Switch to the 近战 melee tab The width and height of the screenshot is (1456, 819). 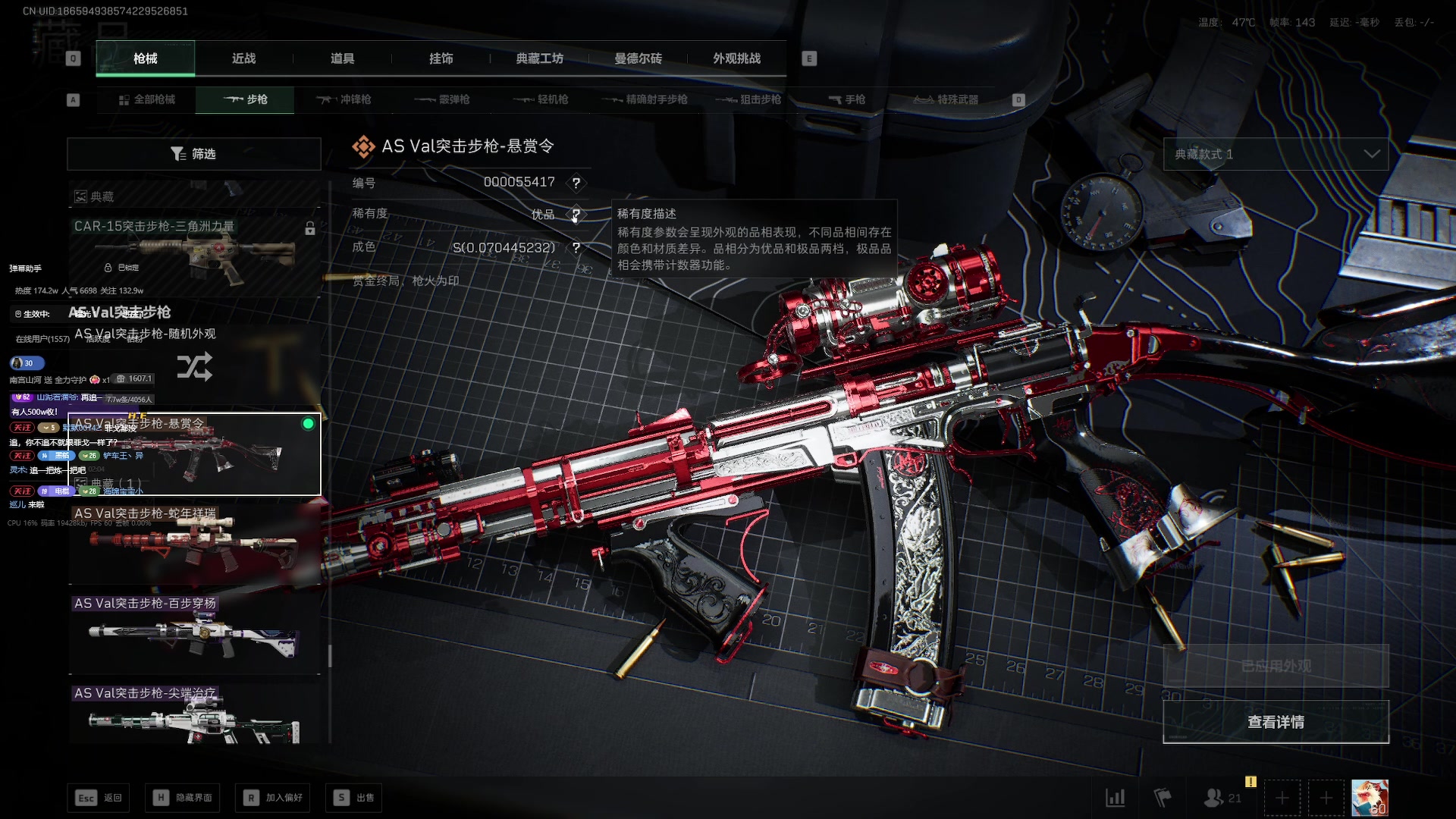tap(243, 58)
